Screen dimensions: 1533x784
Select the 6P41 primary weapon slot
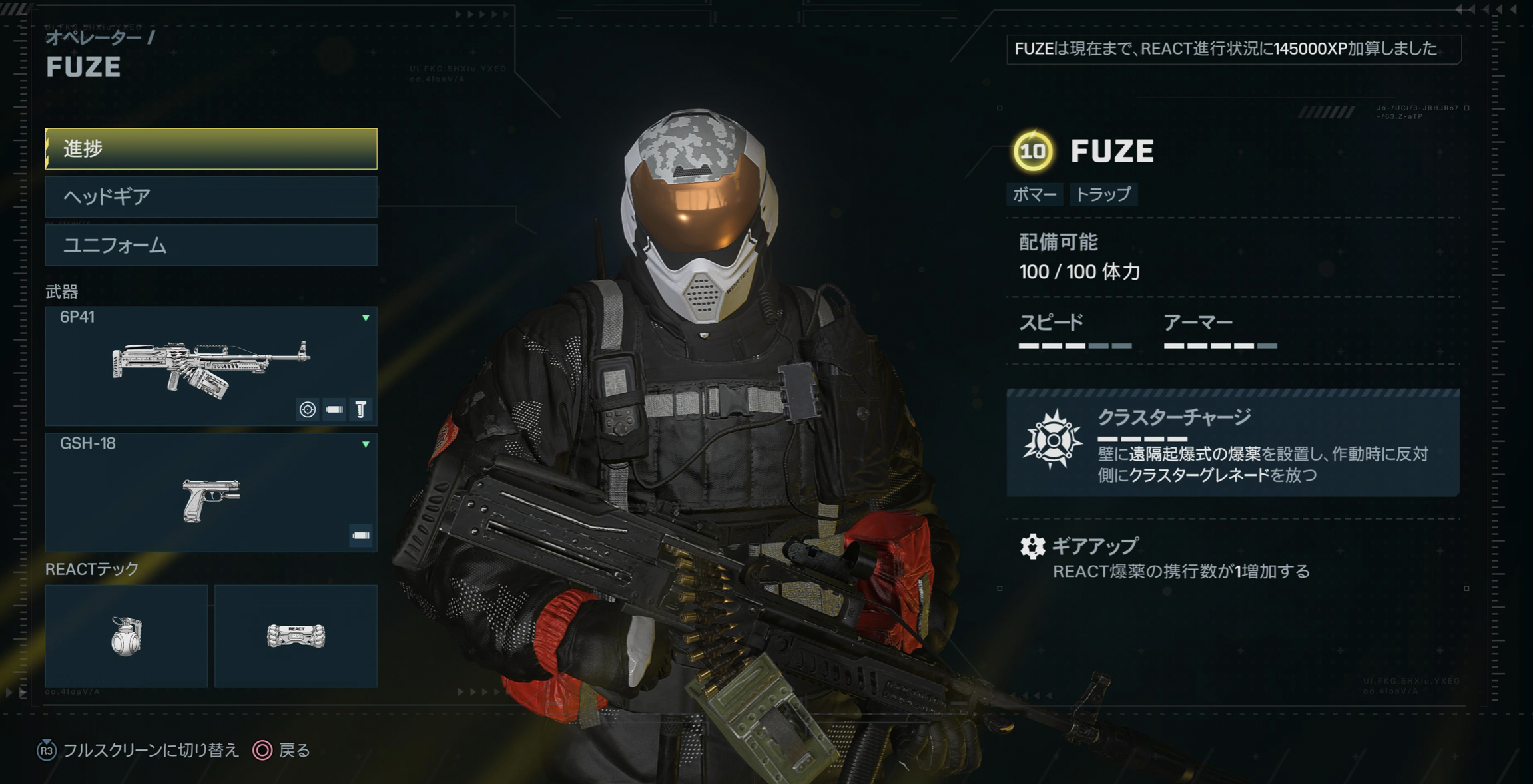pos(210,366)
